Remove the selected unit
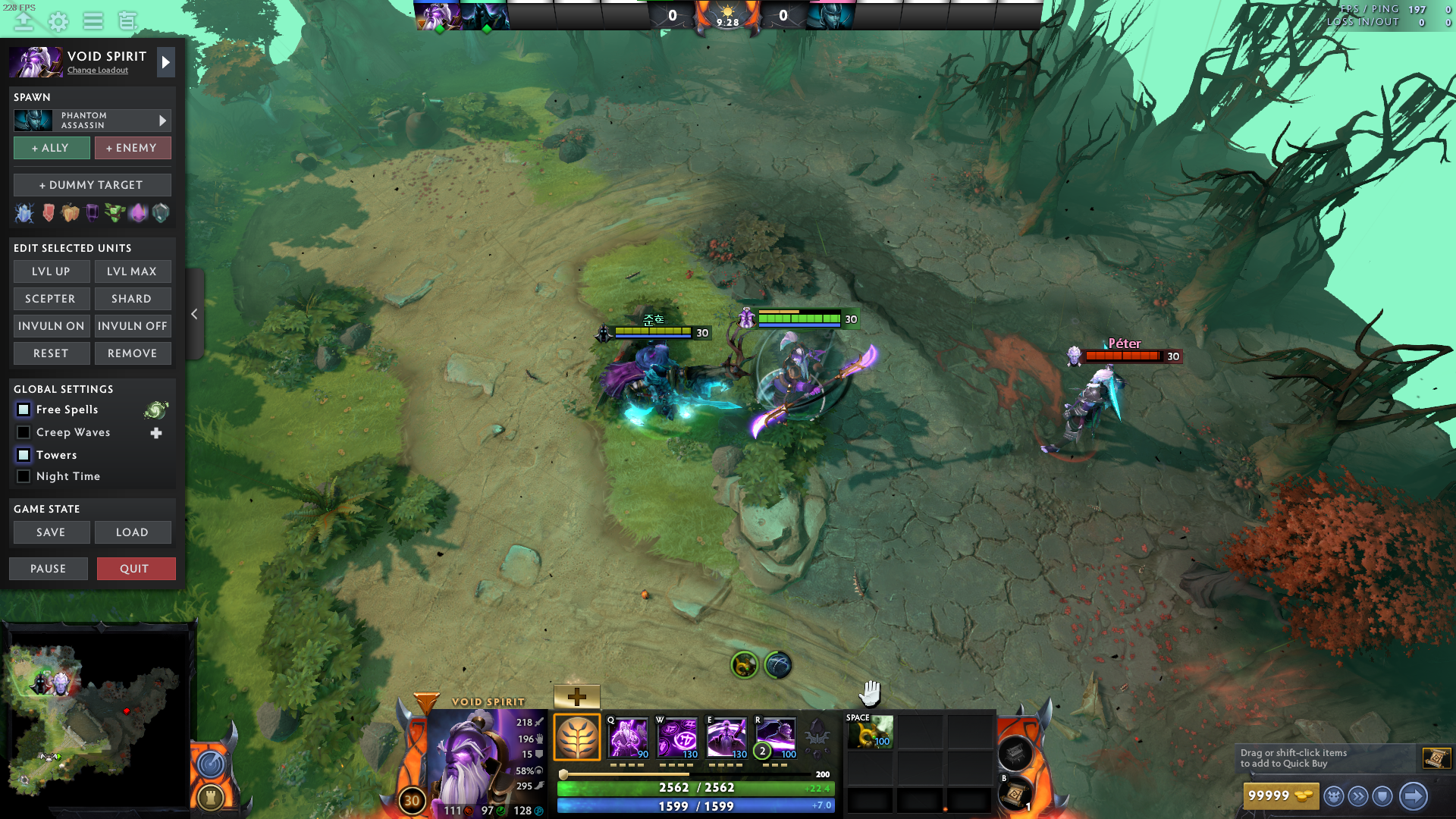Image resolution: width=1456 pixels, height=819 pixels. tap(133, 353)
